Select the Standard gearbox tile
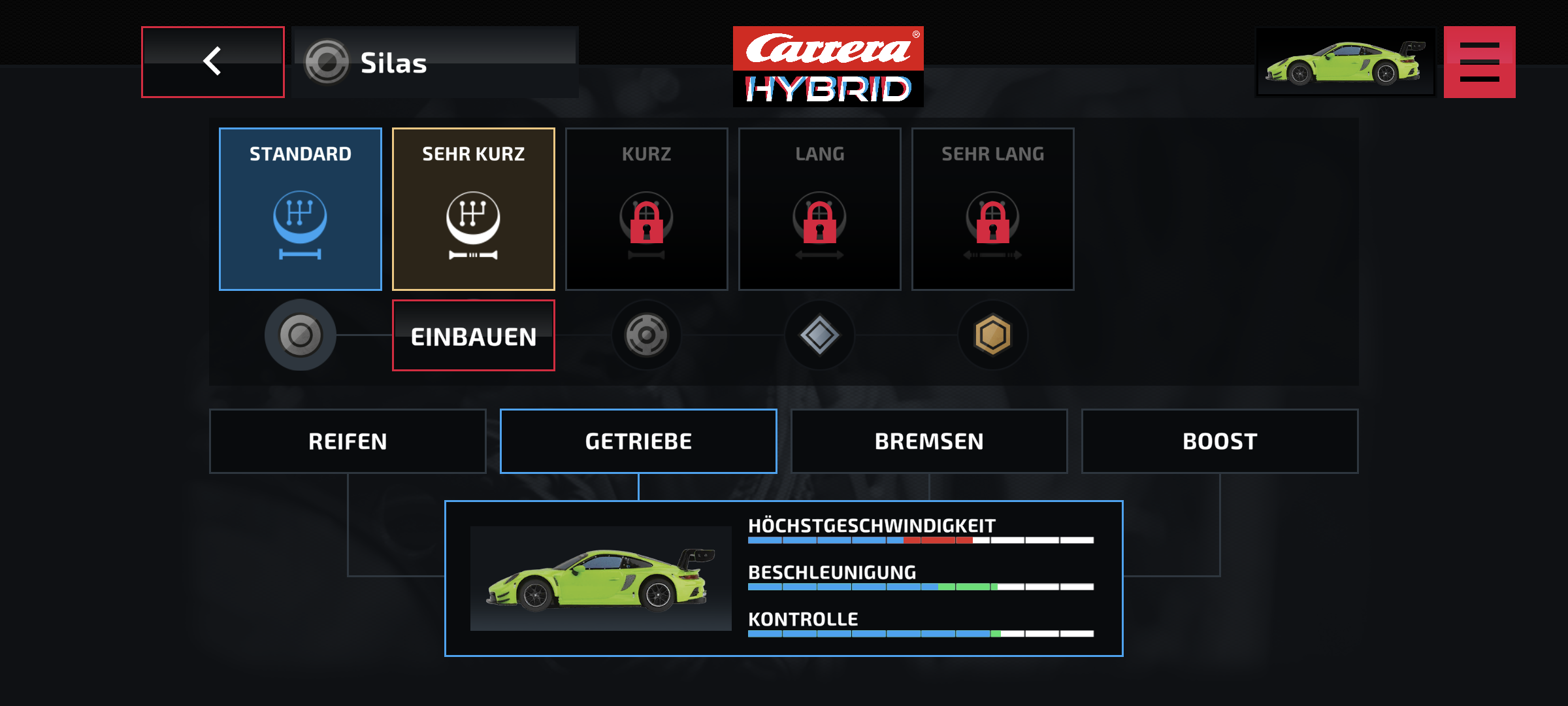The width and height of the screenshot is (1568, 706). pyautogui.click(x=301, y=209)
